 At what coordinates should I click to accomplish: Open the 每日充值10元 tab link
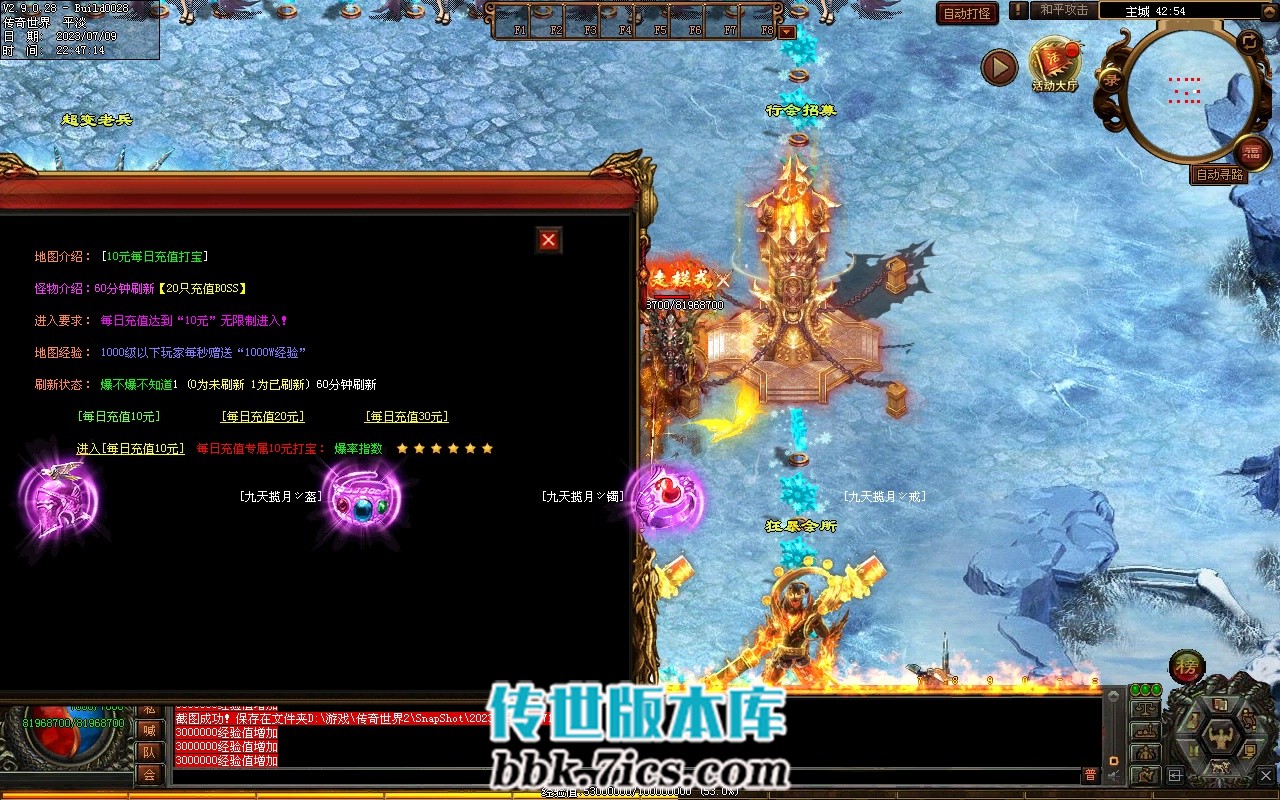click(x=118, y=417)
